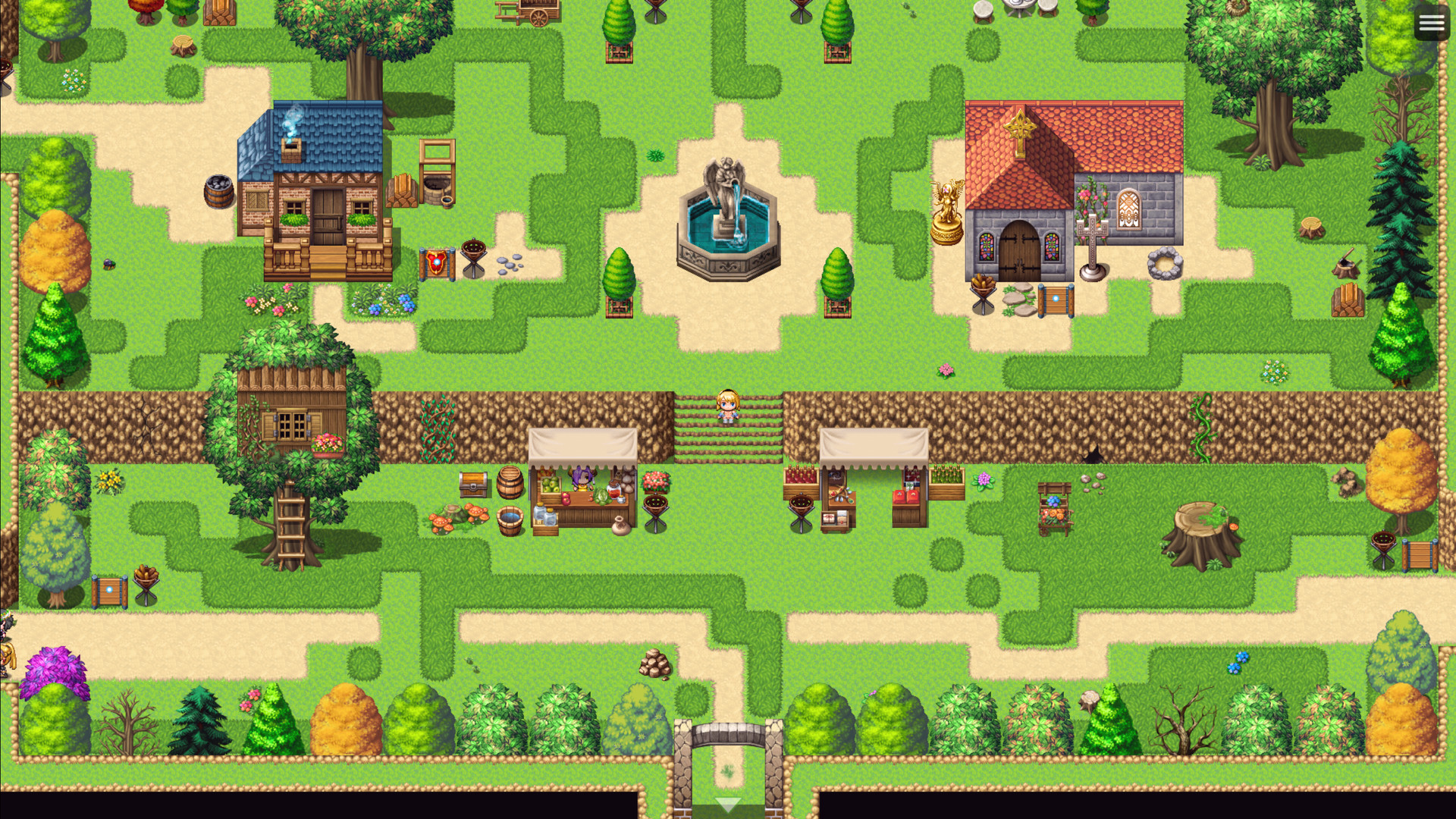Click the glowing blue crate near the church
The width and height of the screenshot is (1456, 819).
pyautogui.click(x=1054, y=298)
